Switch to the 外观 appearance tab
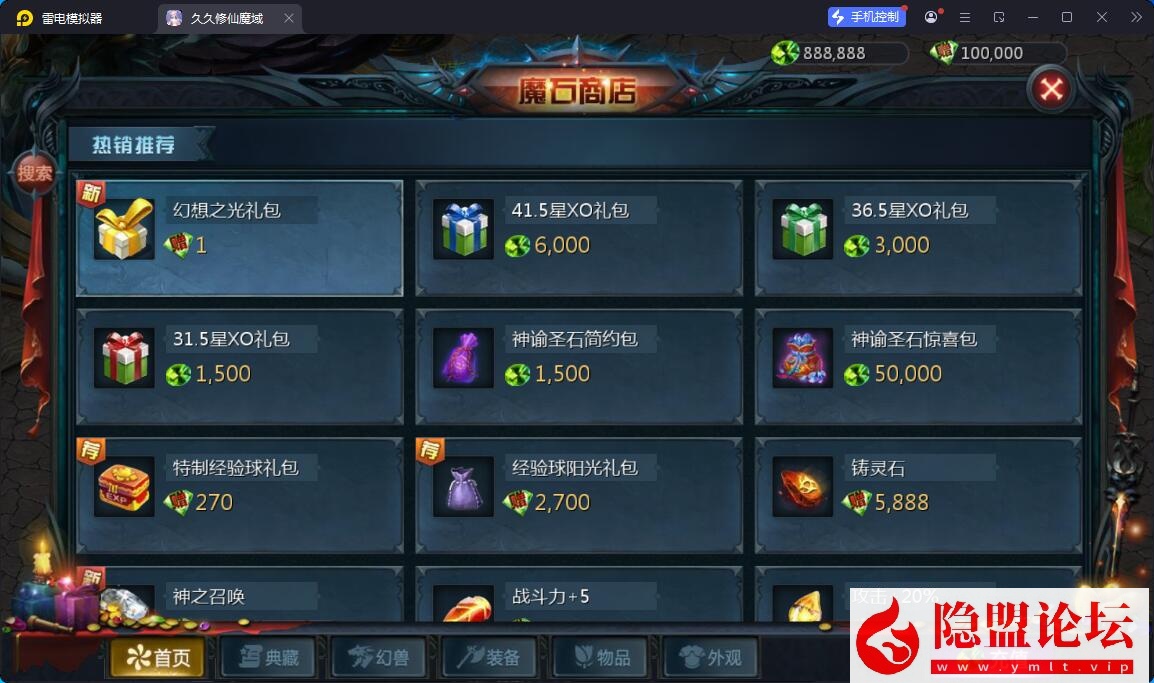The width and height of the screenshot is (1154, 683). tap(709, 657)
